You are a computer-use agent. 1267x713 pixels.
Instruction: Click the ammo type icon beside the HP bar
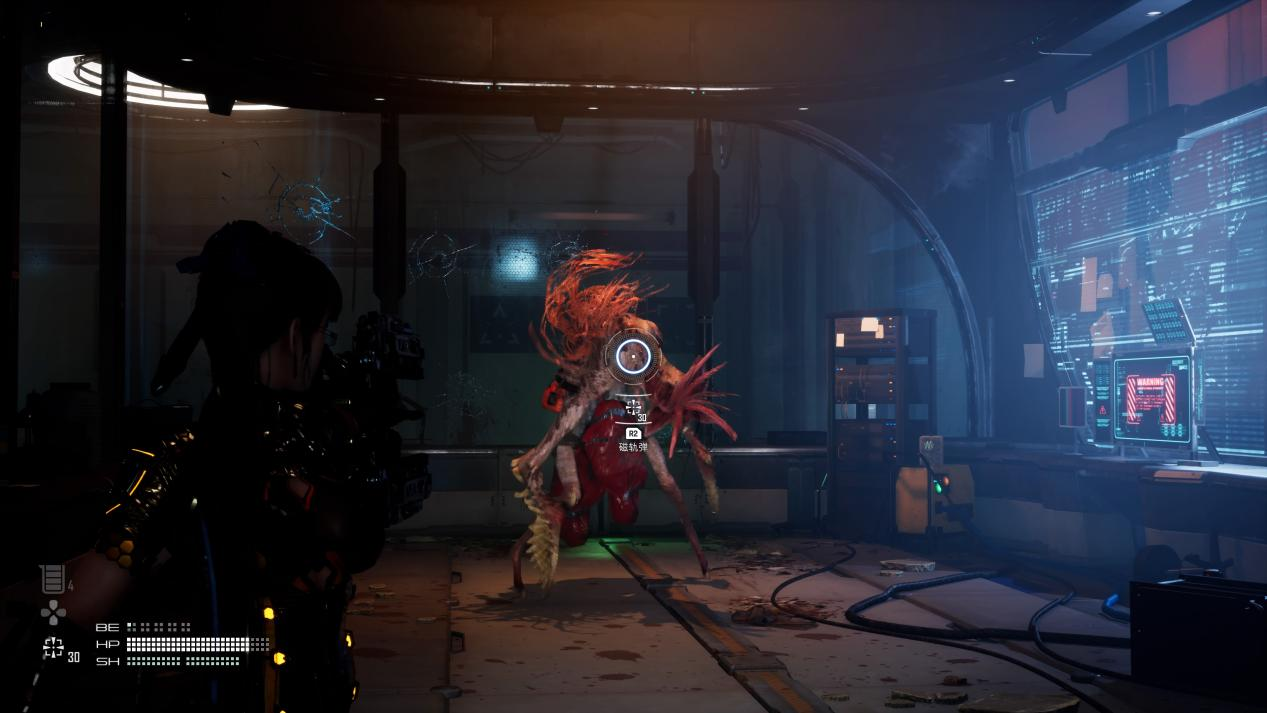click(x=53, y=648)
